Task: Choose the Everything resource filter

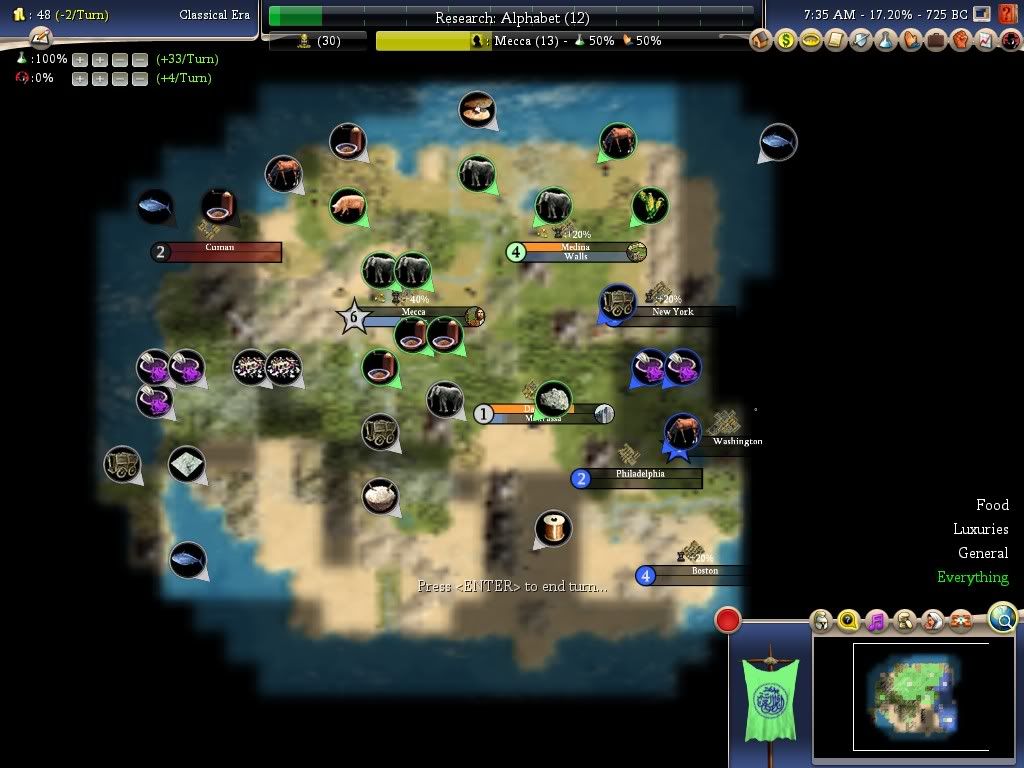Action: click(972, 577)
